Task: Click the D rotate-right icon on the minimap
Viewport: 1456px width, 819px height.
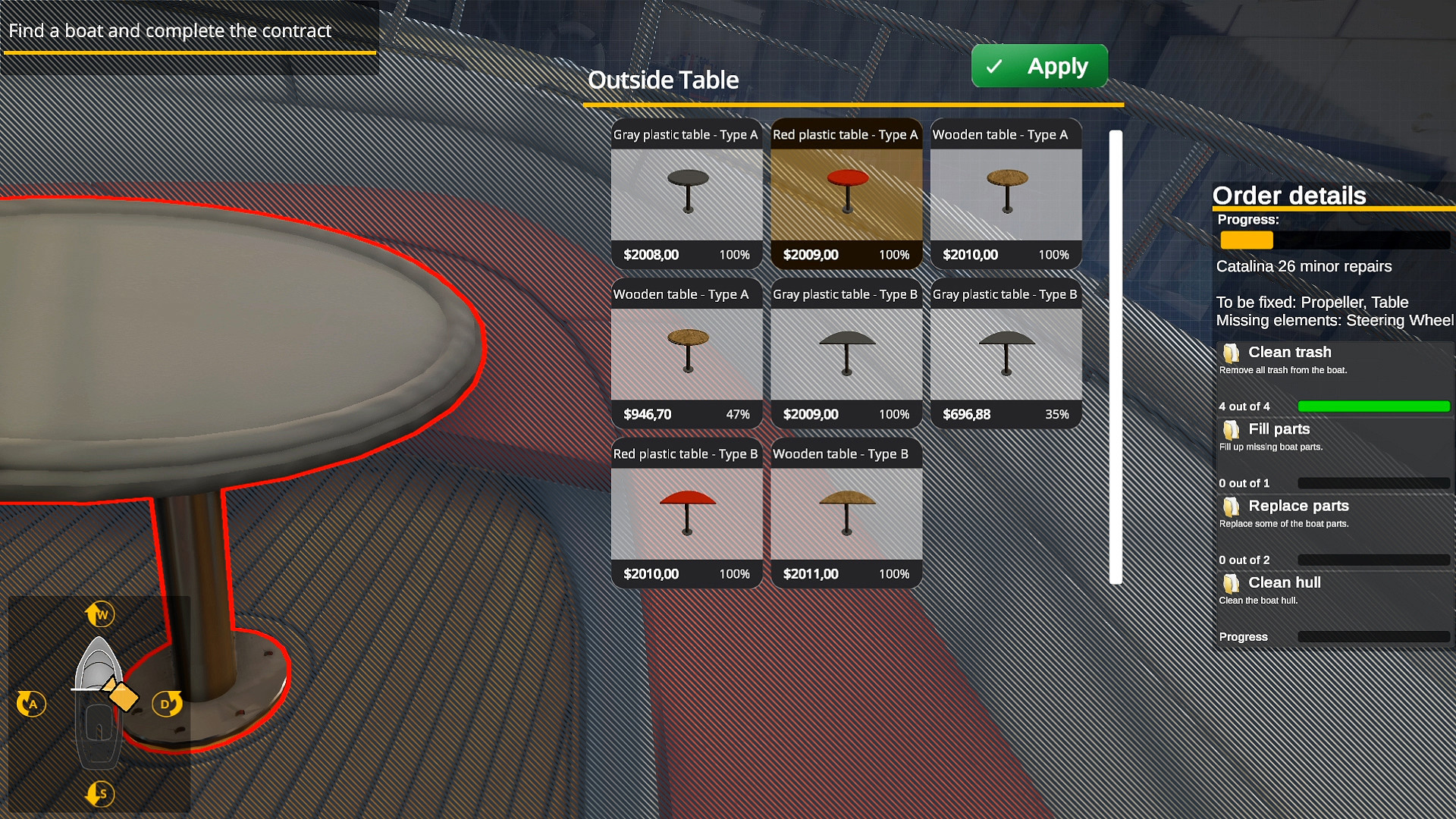Action: [168, 704]
